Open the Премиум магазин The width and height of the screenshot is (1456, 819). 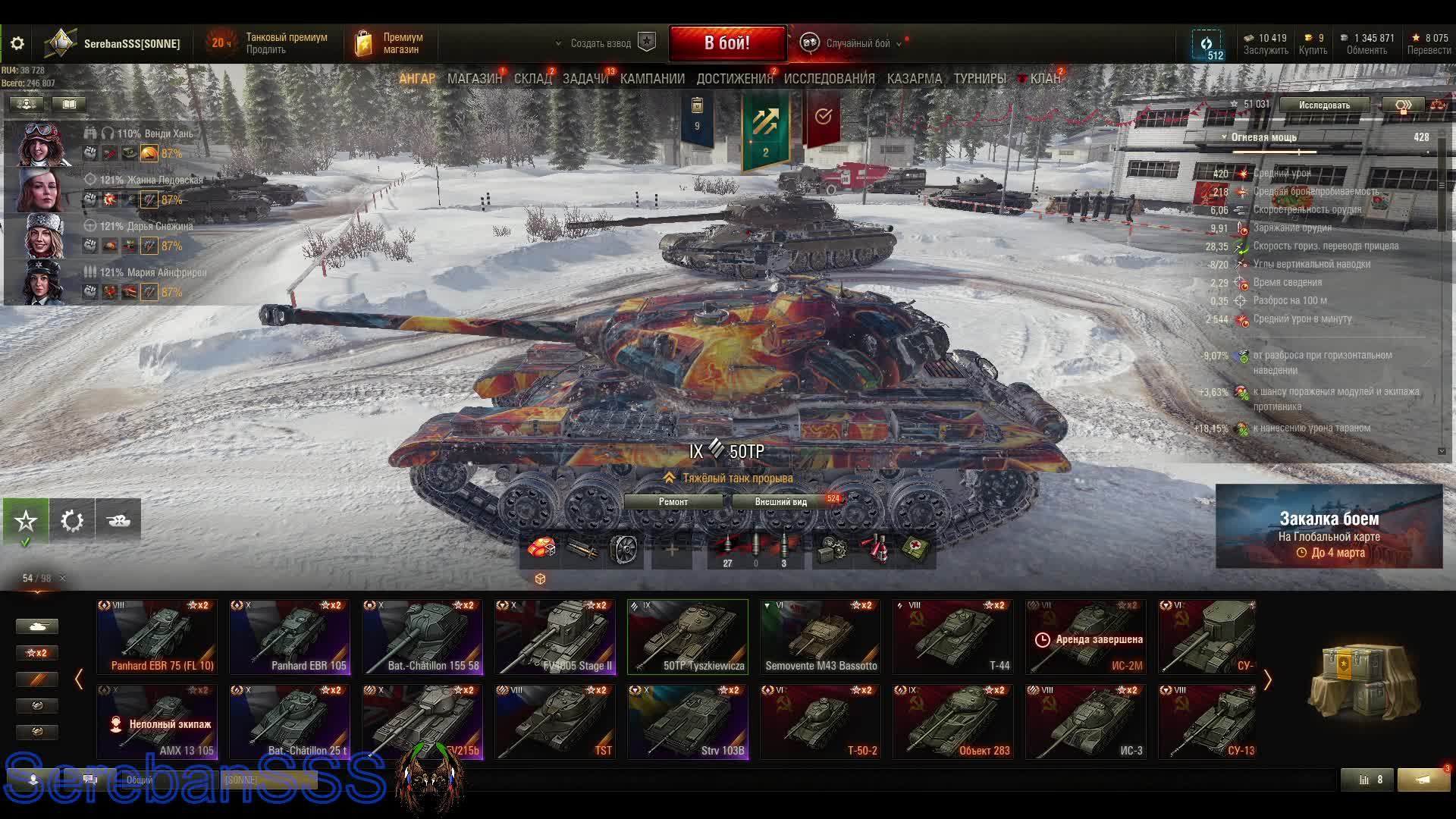tap(390, 43)
